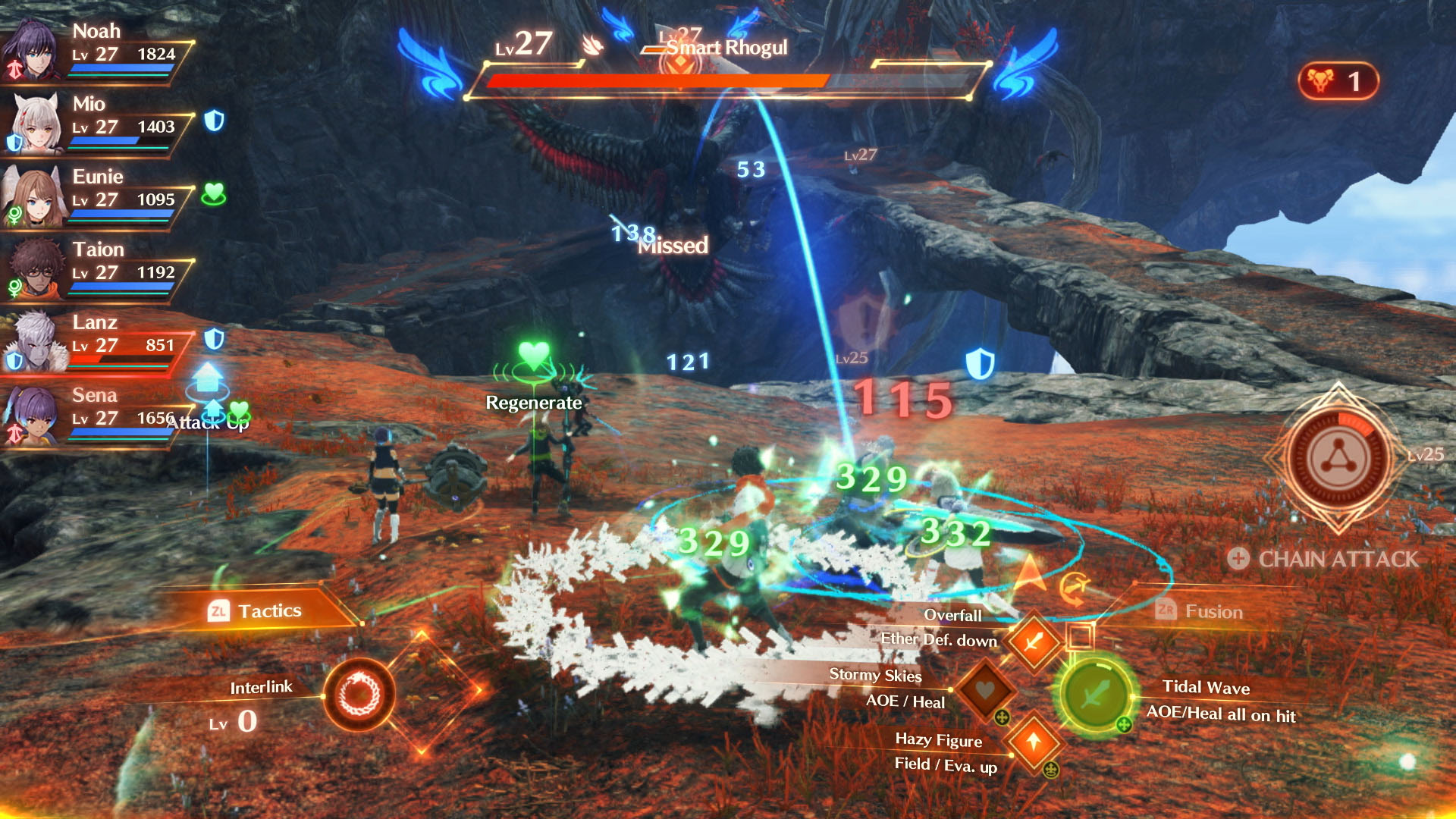Unleash the Tidal Wave talent art
Viewport: 1456px width, 819px height.
tap(1095, 694)
